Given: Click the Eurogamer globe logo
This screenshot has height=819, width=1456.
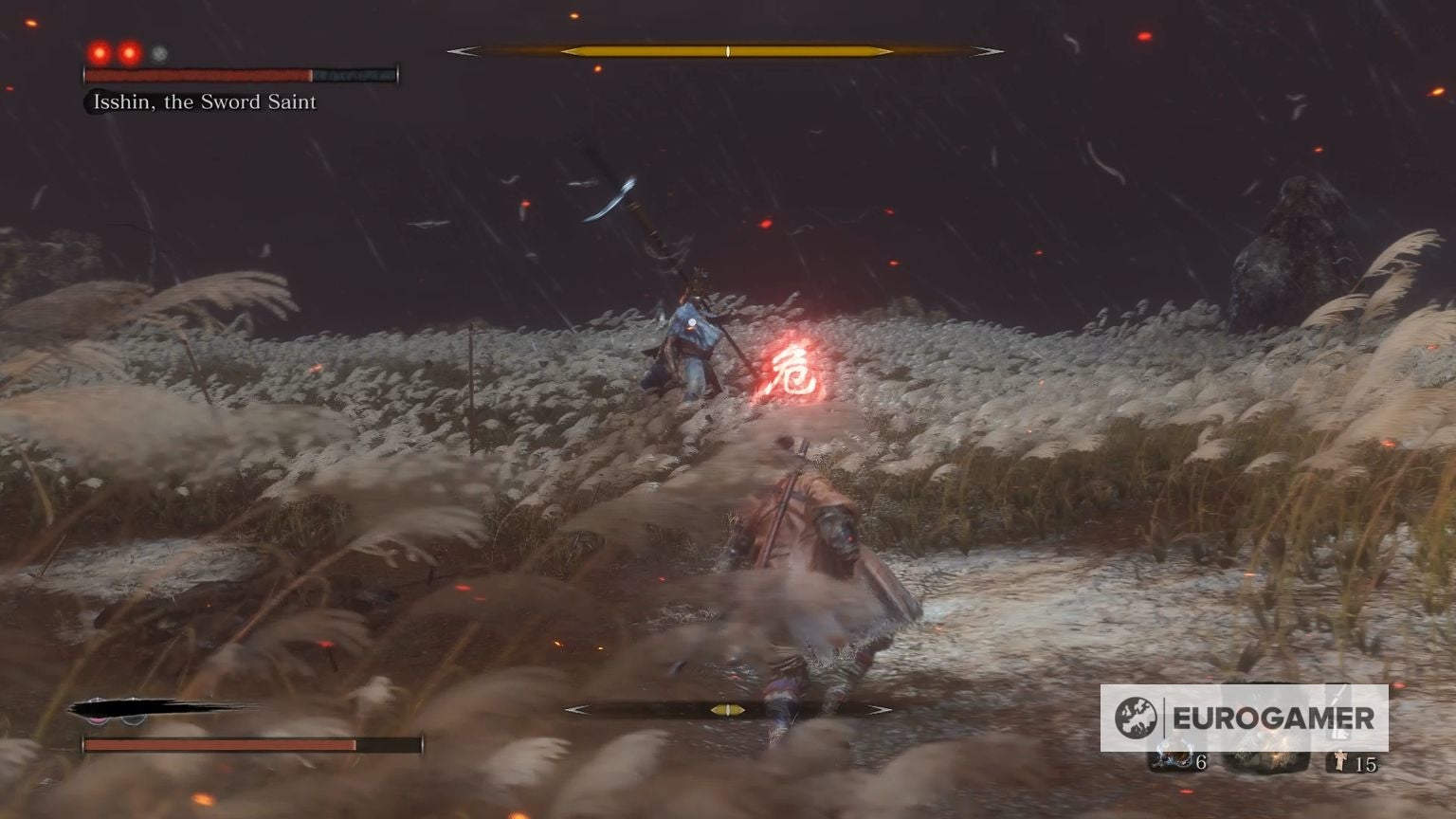Looking at the screenshot, I should click(1134, 716).
